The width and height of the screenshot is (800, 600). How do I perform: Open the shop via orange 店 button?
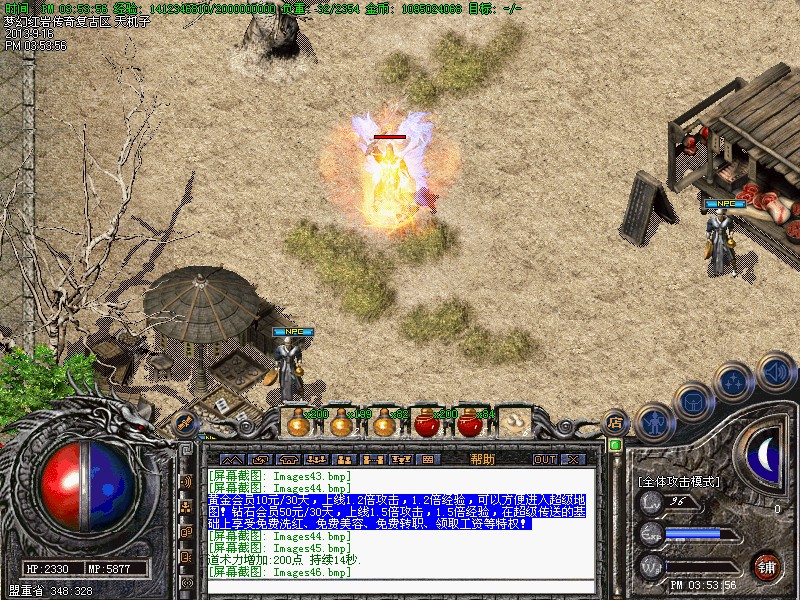point(616,422)
